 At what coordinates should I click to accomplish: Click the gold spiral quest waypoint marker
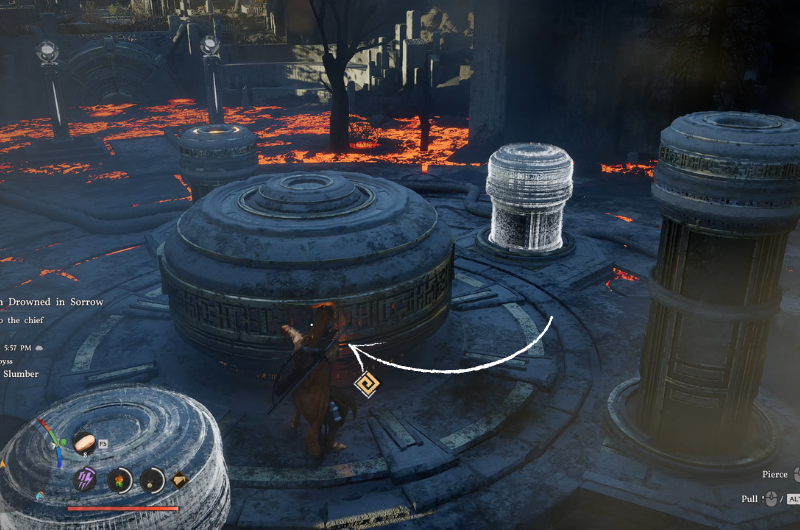click(365, 384)
